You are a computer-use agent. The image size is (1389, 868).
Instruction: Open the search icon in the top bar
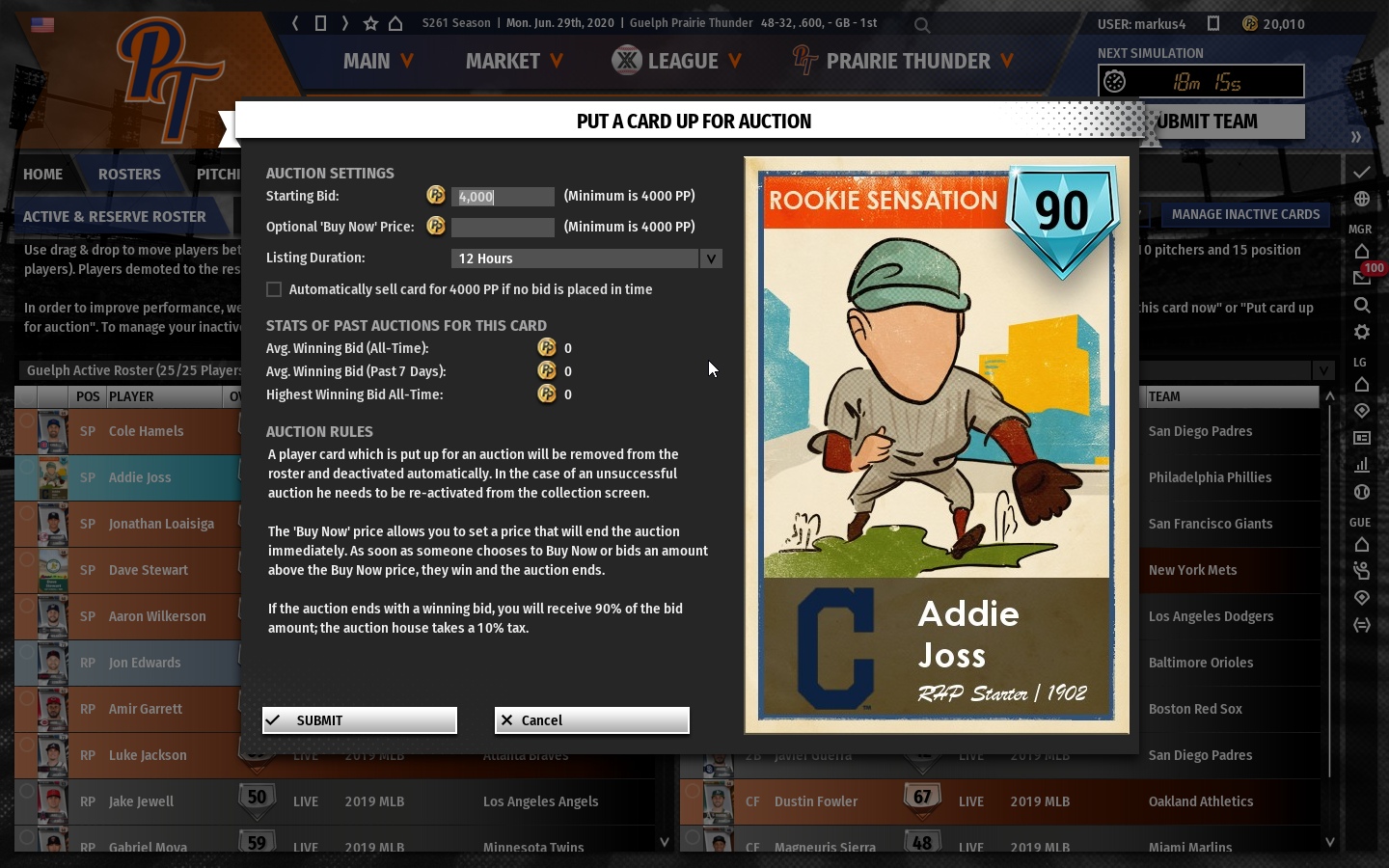click(x=921, y=25)
